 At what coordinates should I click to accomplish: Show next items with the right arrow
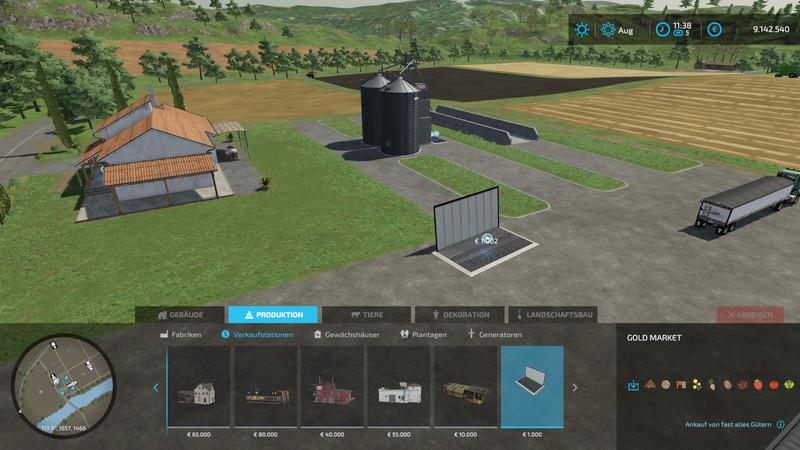(x=575, y=387)
